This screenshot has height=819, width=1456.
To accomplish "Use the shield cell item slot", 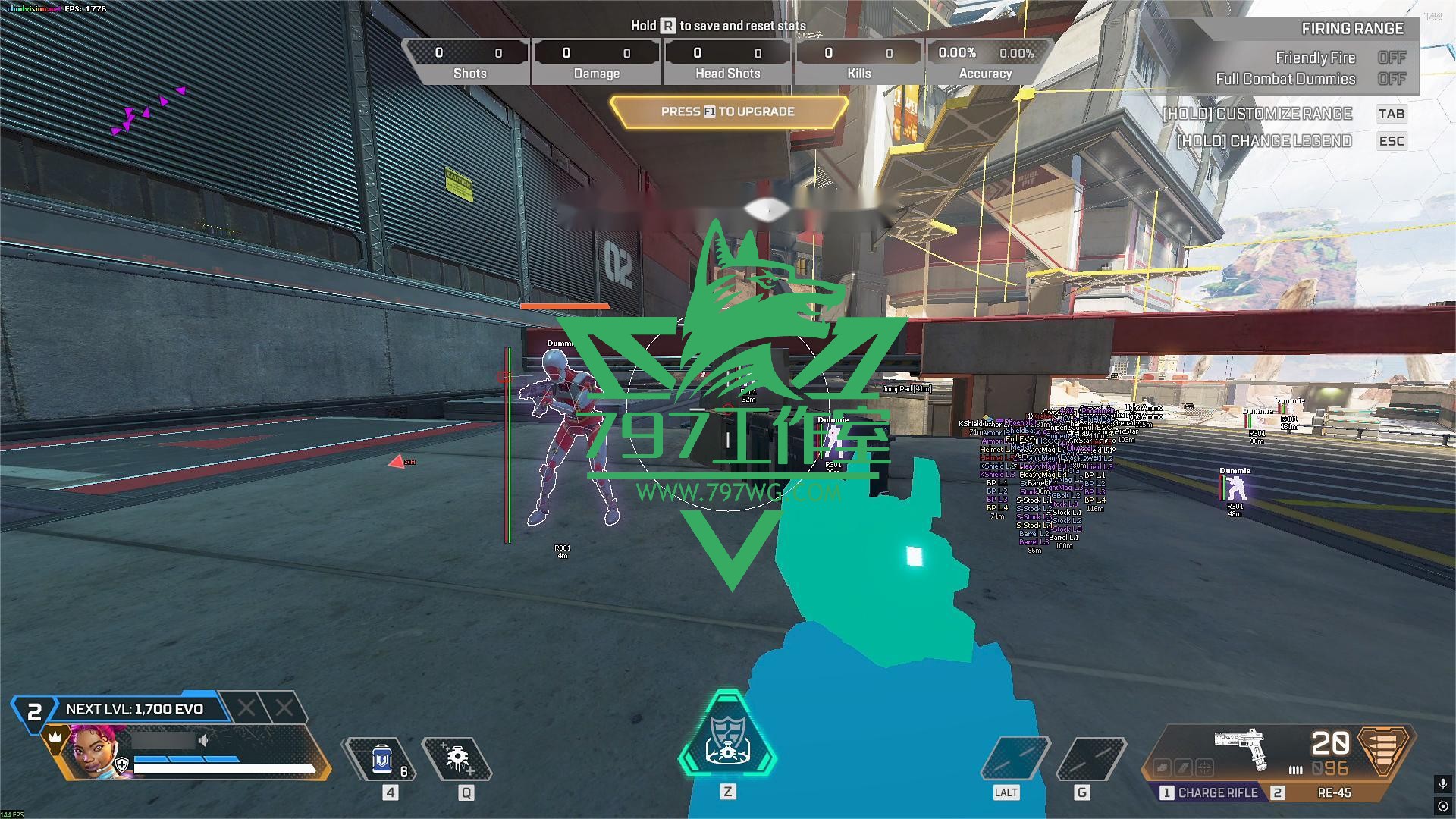I will pos(383,759).
